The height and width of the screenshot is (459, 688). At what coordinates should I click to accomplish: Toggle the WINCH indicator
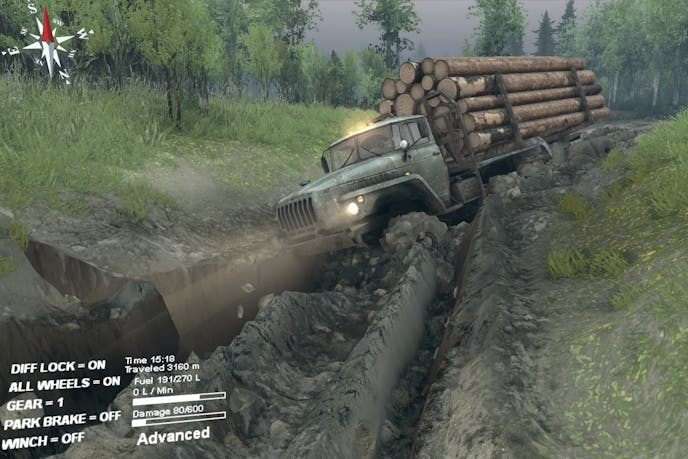pos(42,437)
